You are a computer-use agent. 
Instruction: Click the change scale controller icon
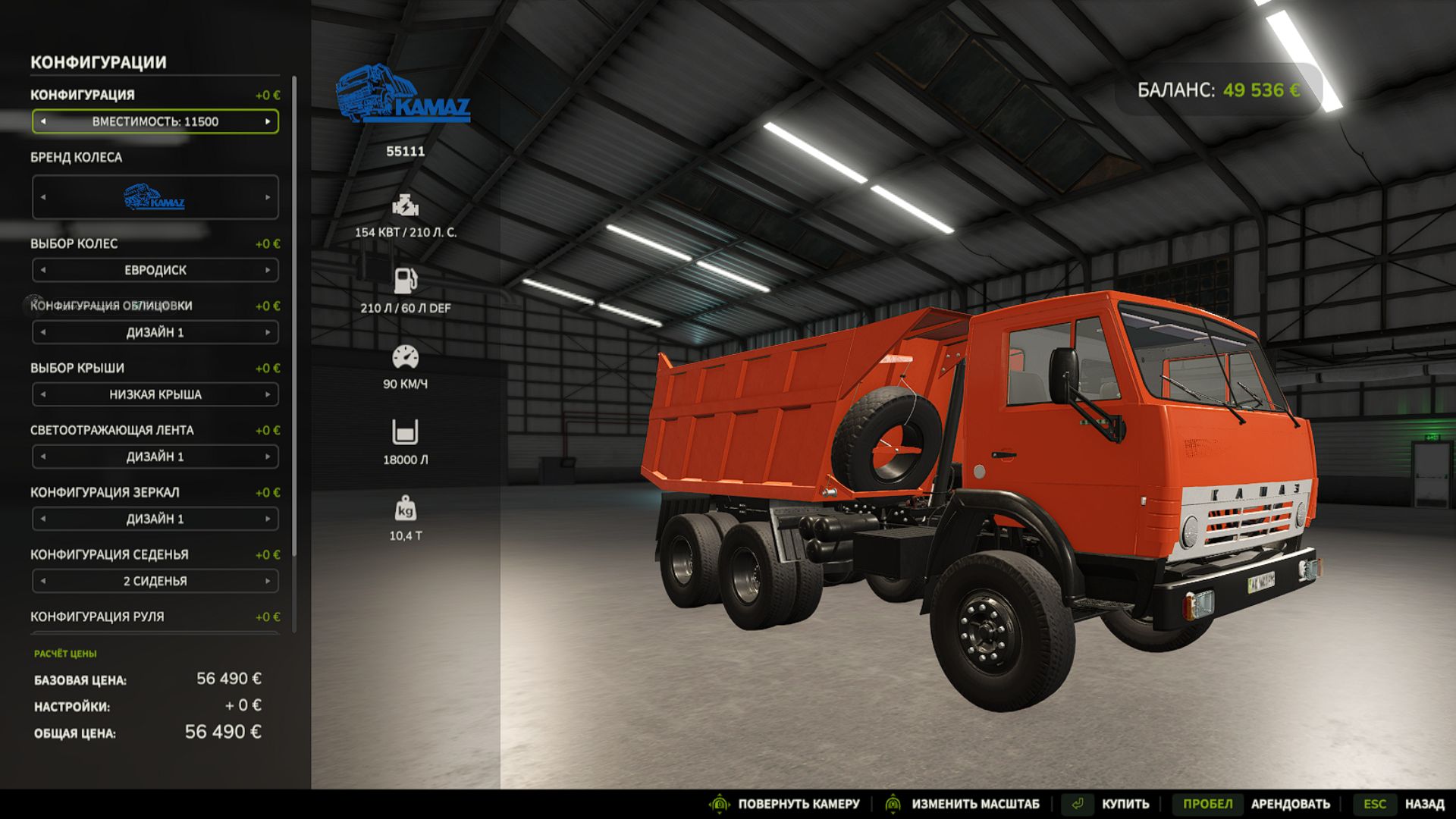coord(893,802)
